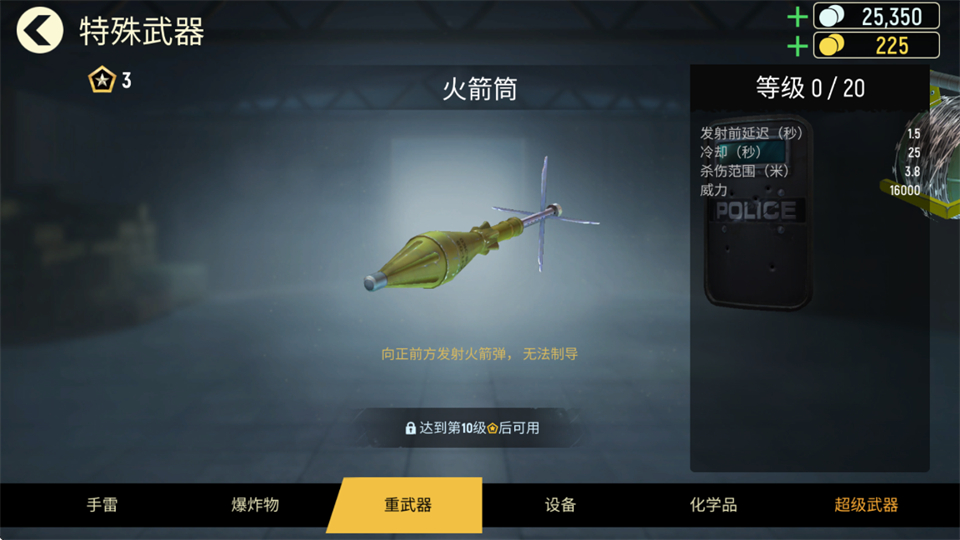Screen dimensions: 960x540
Task: Select the 重武器 tab
Action: tap(407, 505)
